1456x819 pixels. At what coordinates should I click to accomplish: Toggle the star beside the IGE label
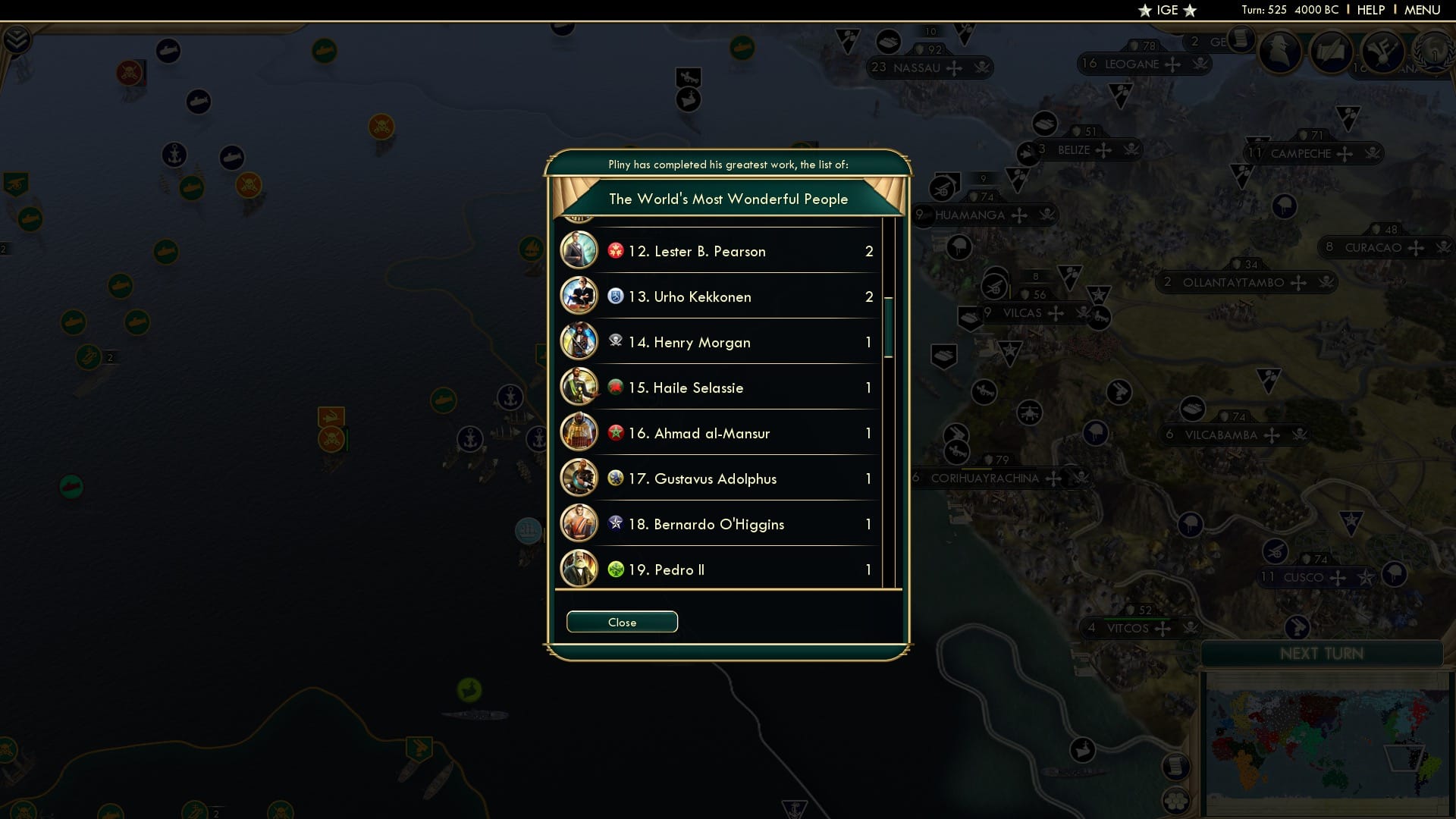[x=1144, y=10]
